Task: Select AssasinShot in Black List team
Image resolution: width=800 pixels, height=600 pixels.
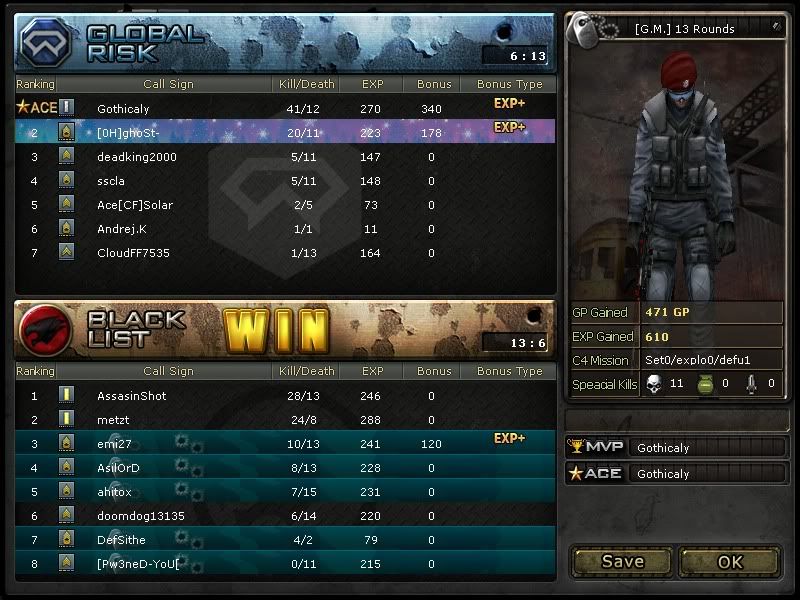Action: 285,396
